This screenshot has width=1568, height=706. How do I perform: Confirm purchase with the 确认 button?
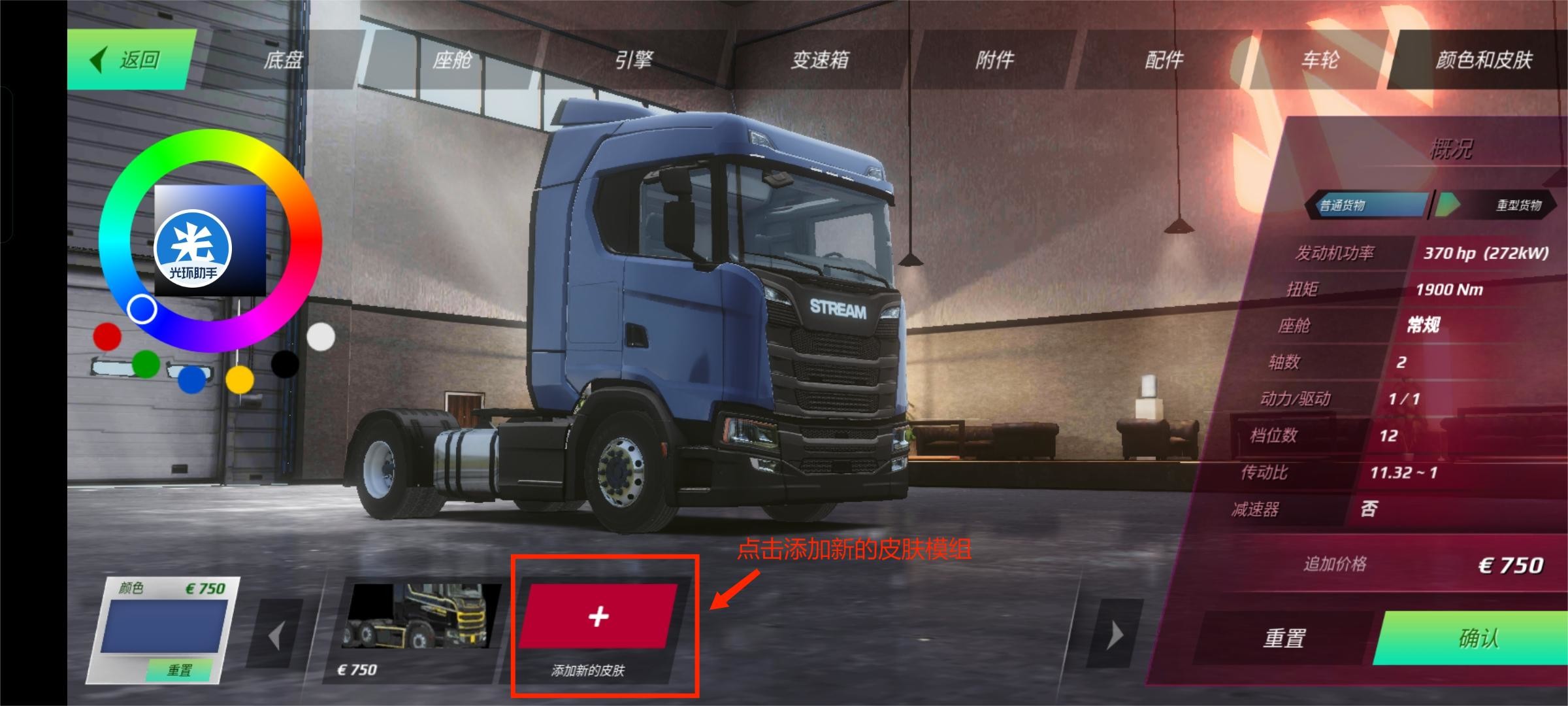point(1478,637)
